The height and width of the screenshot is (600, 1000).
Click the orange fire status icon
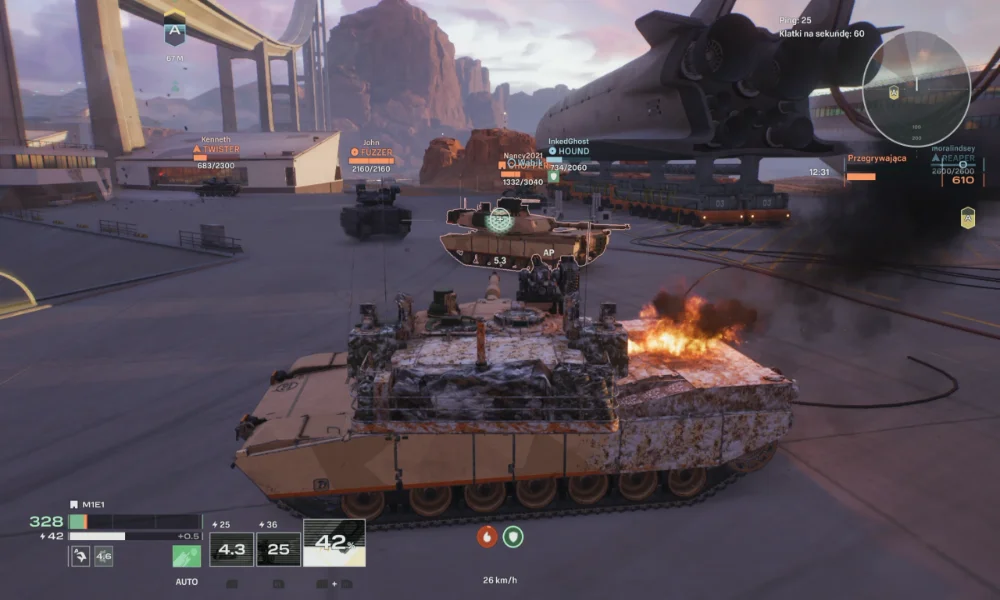[487, 536]
